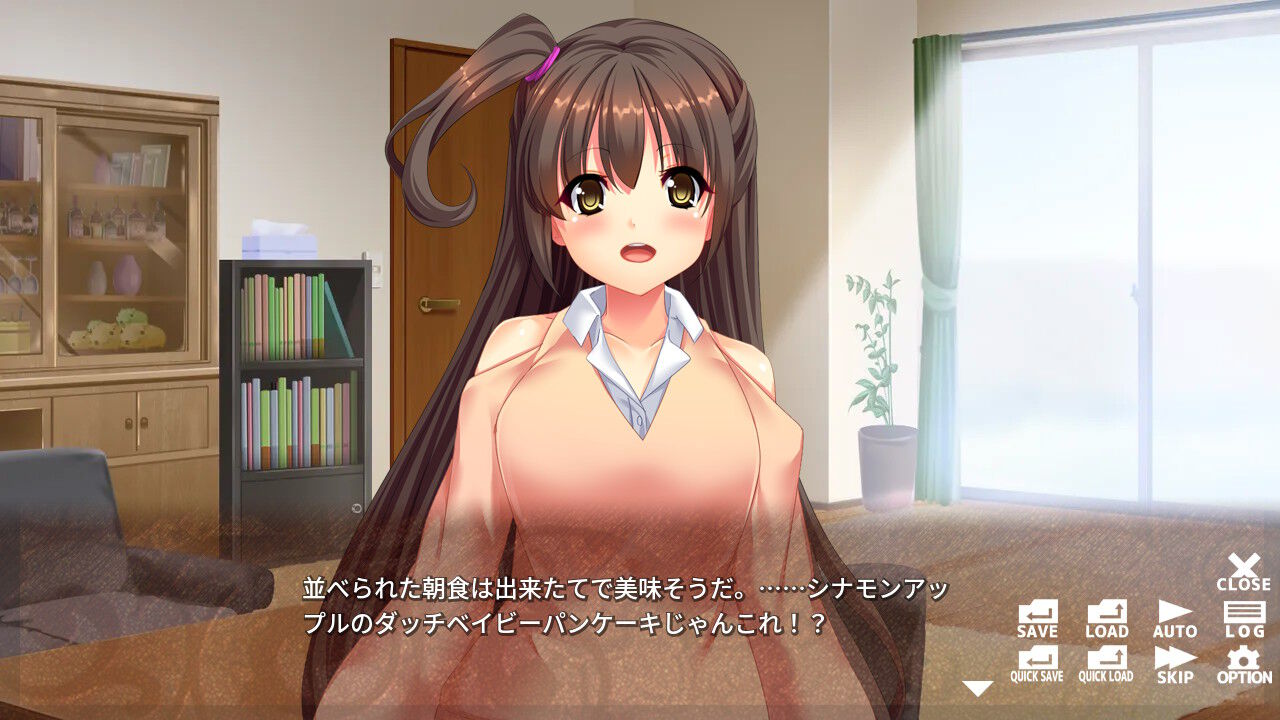Viewport: 1280px width, 720px height.
Task: Save your current progress
Action: (x=1039, y=618)
